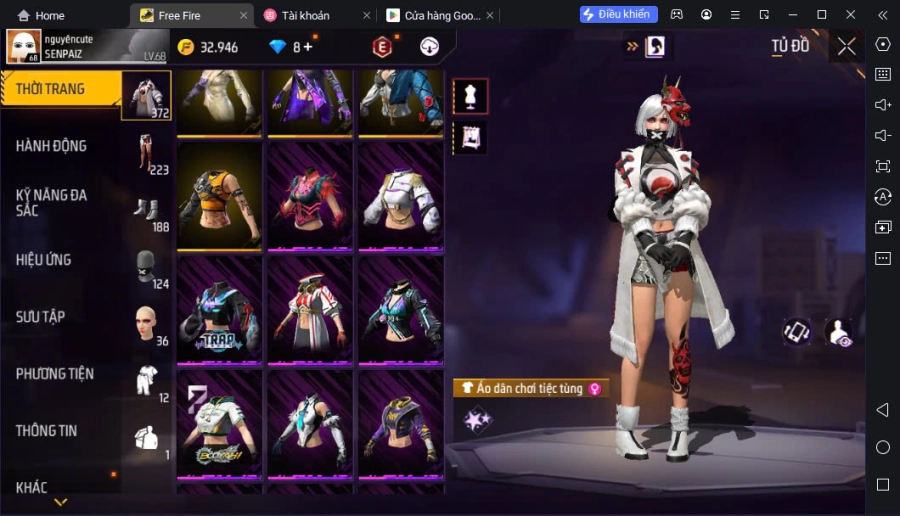The image size is (900, 516).
Task: Toggle the character view eye button
Action: pyautogui.click(x=838, y=333)
